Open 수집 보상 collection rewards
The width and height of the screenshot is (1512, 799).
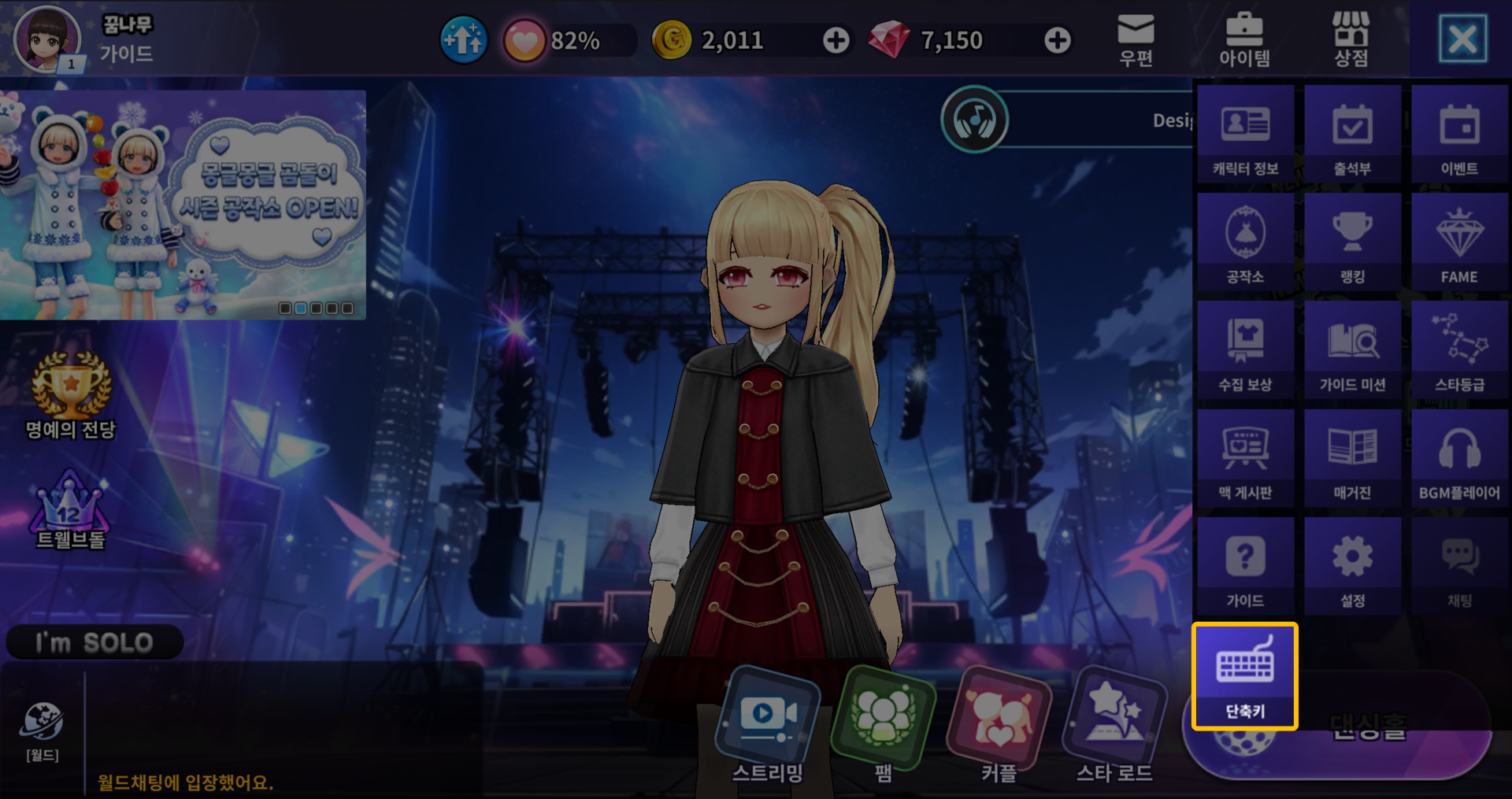coord(1245,350)
